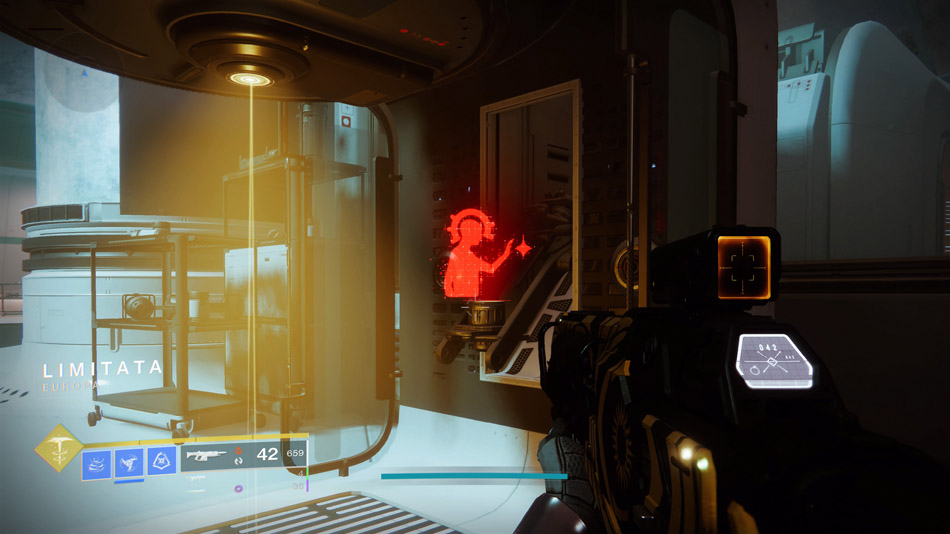Select the equipped rifle weapon icon
The width and height of the screenshot is (950, 534).
pos(206,454)
